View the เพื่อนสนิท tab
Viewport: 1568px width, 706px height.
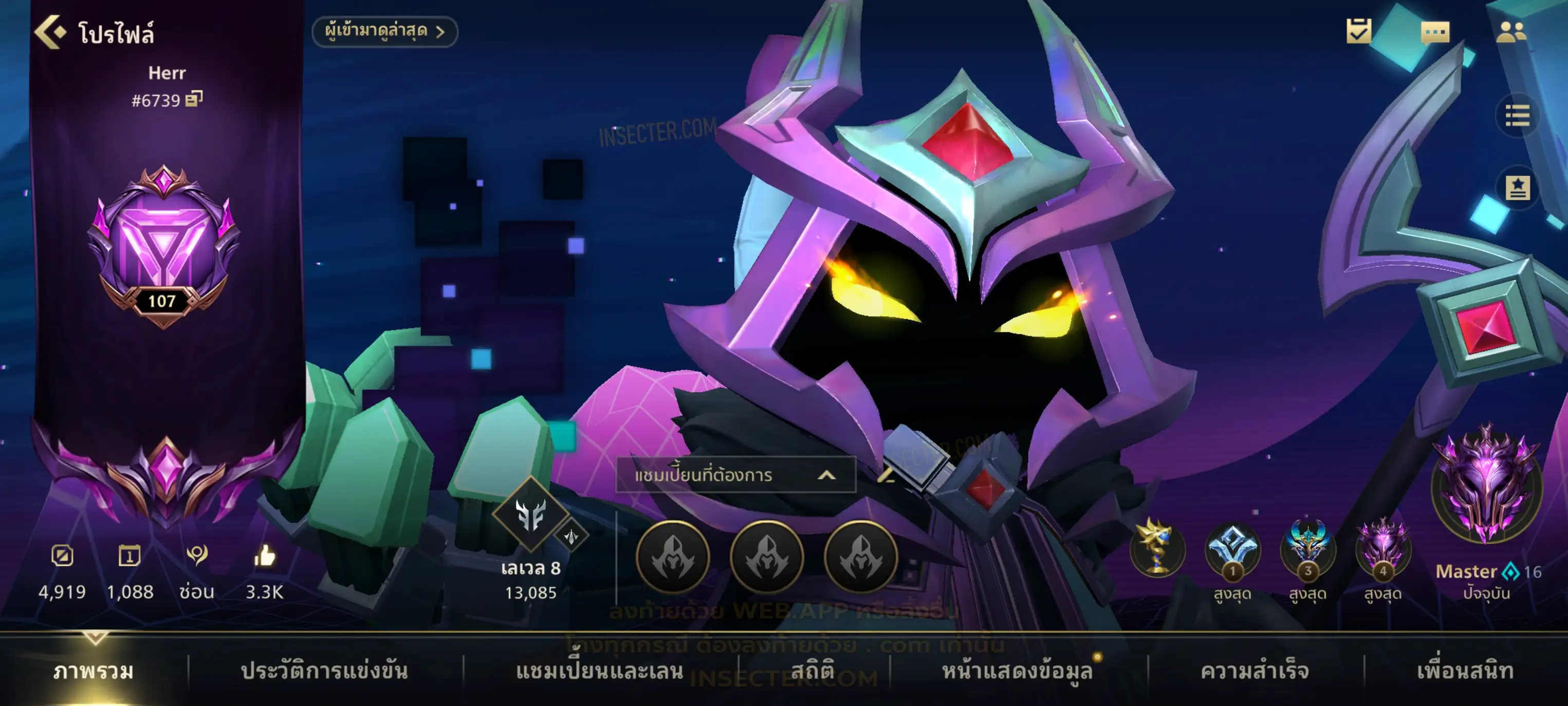[1465, 671]
